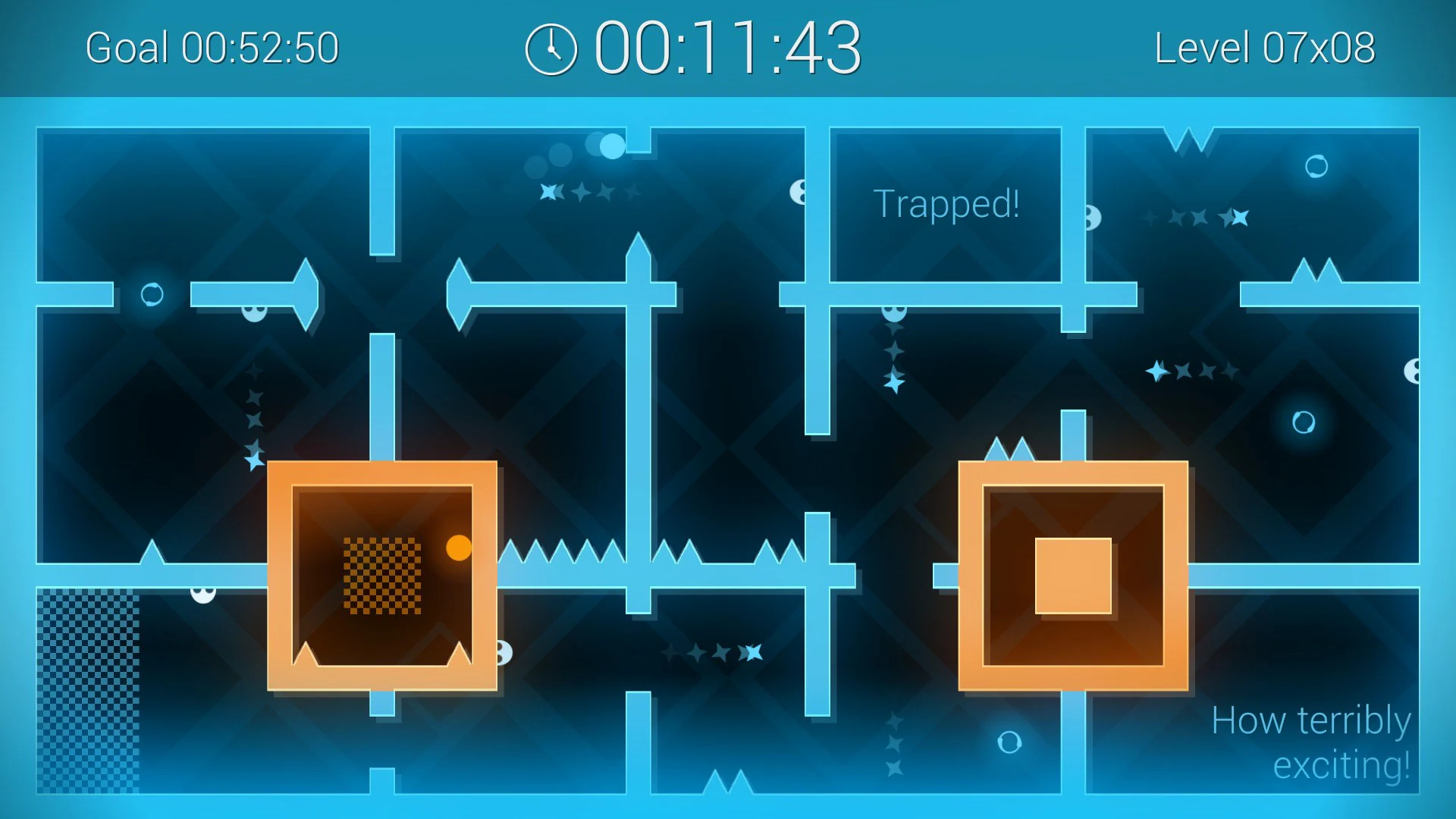Click the Trapped! text
Image resolution: width=1456 pixels, height=819 pixels.
coord(946,202)
